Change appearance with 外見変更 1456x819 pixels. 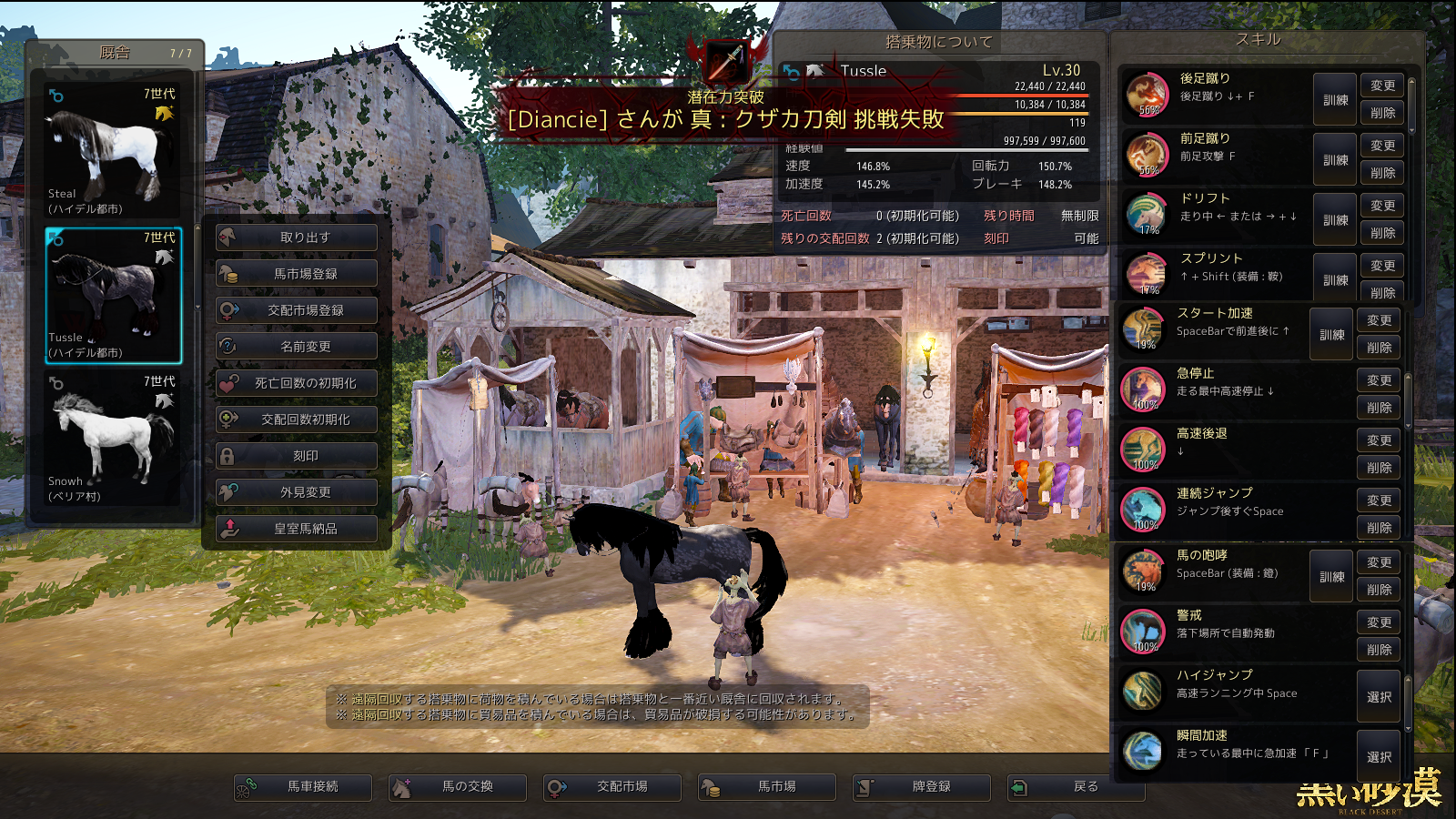pos(297,492)
